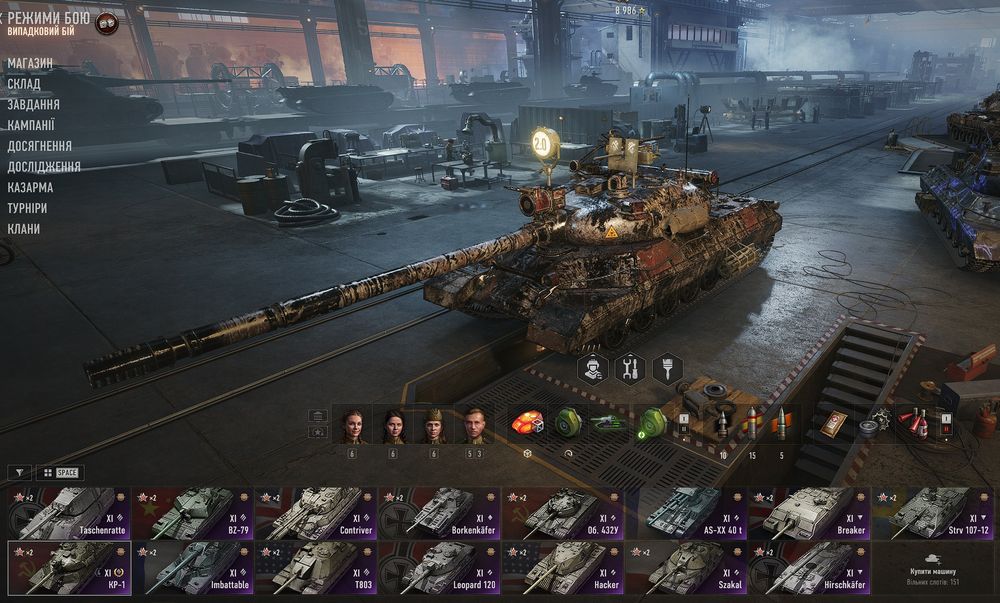Choose the BZ-79 tank in carousel
This screenshot has height=603, width=1000.
[x=193, y=513]
